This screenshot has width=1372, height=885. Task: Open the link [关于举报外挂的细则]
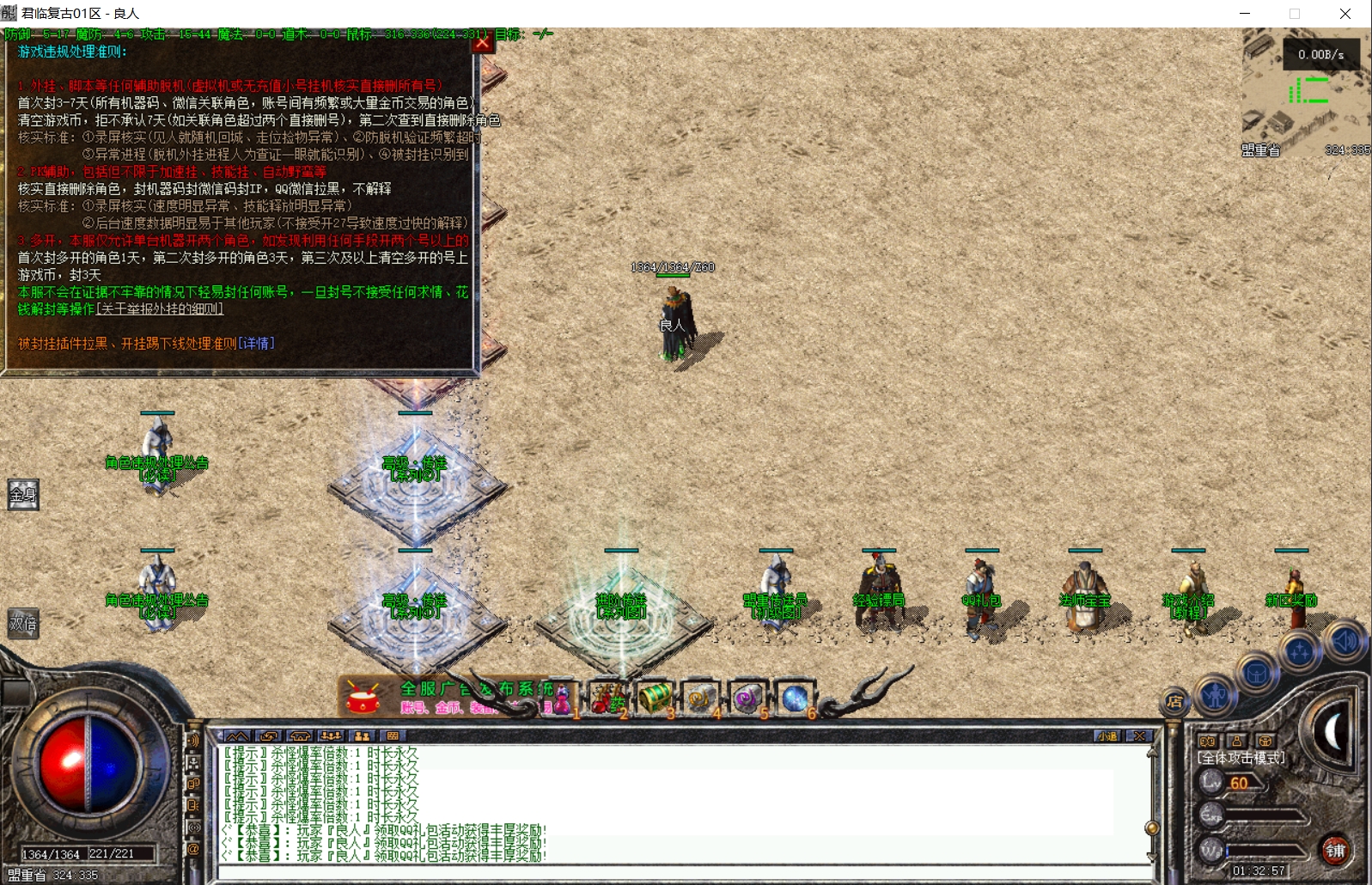click(160, 309)
